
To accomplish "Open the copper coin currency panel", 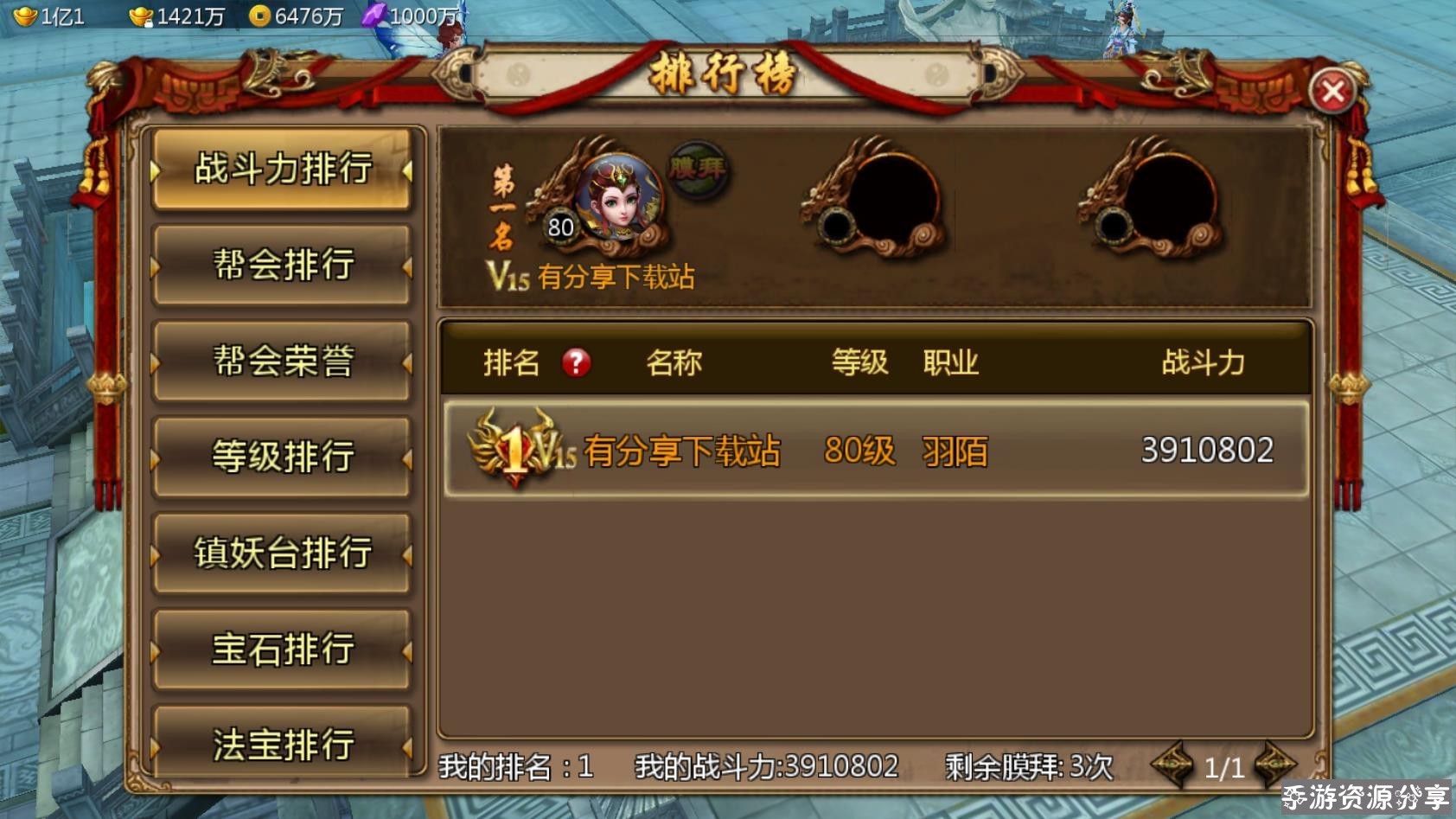I will [x=259, y=15].
